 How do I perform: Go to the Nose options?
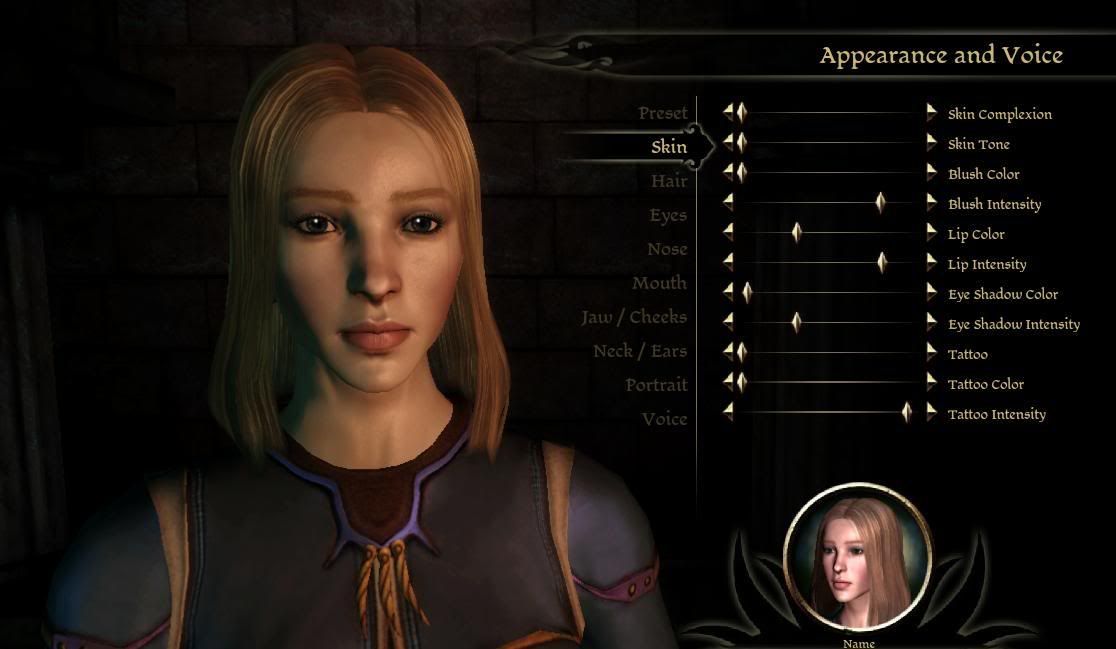[x=667, y=249]
